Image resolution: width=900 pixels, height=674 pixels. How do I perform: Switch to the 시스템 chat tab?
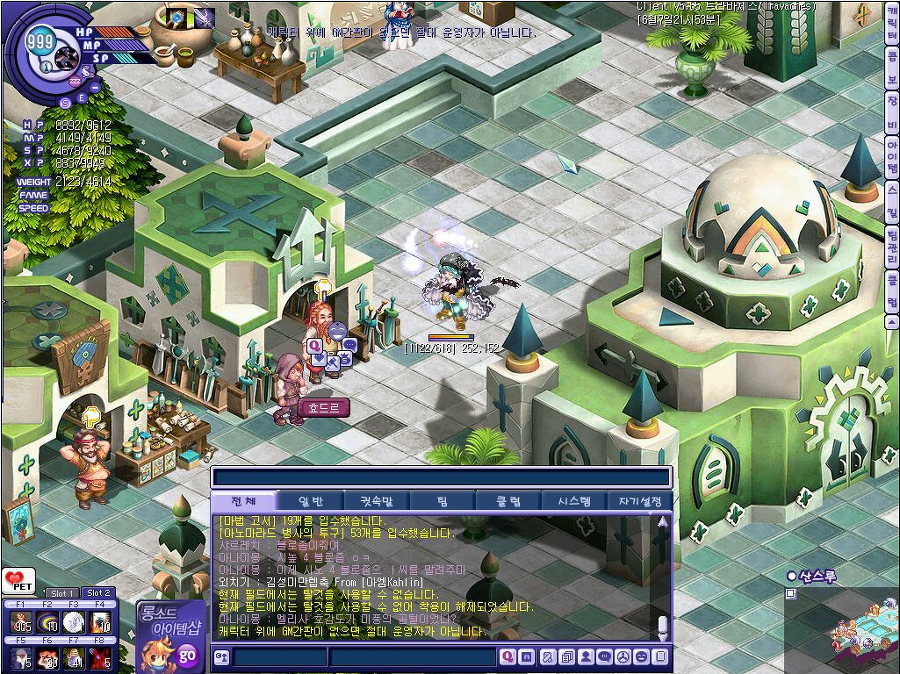coord(573,501)
